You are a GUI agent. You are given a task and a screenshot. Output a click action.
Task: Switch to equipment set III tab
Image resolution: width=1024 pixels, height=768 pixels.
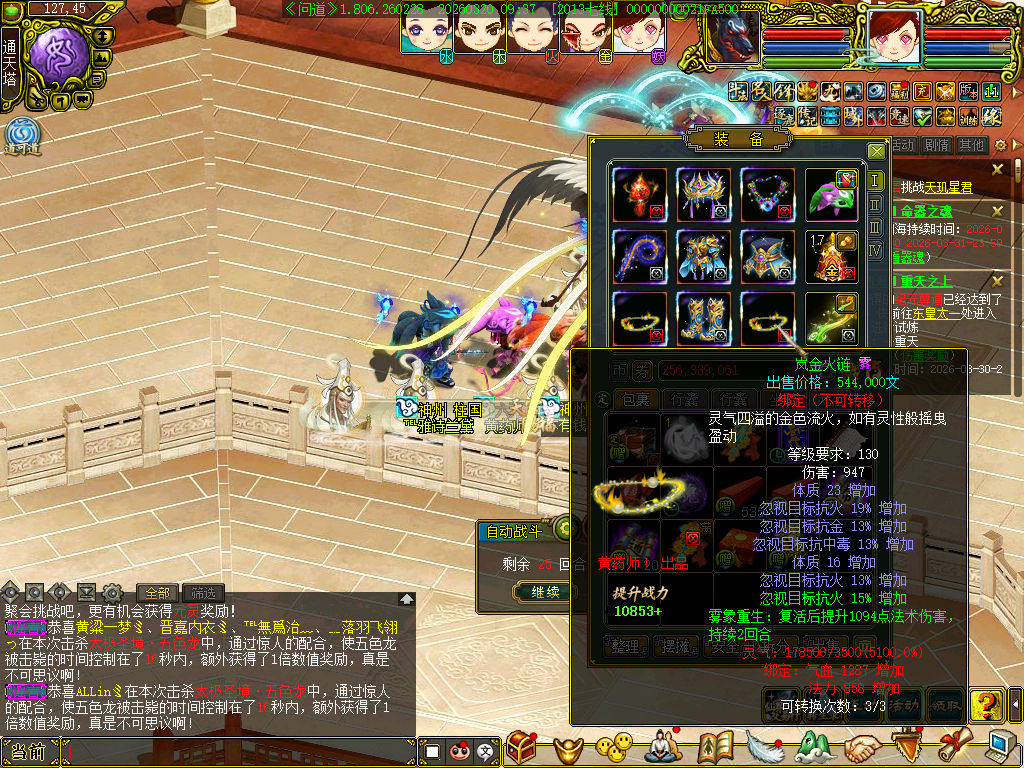tap(875, 227)
